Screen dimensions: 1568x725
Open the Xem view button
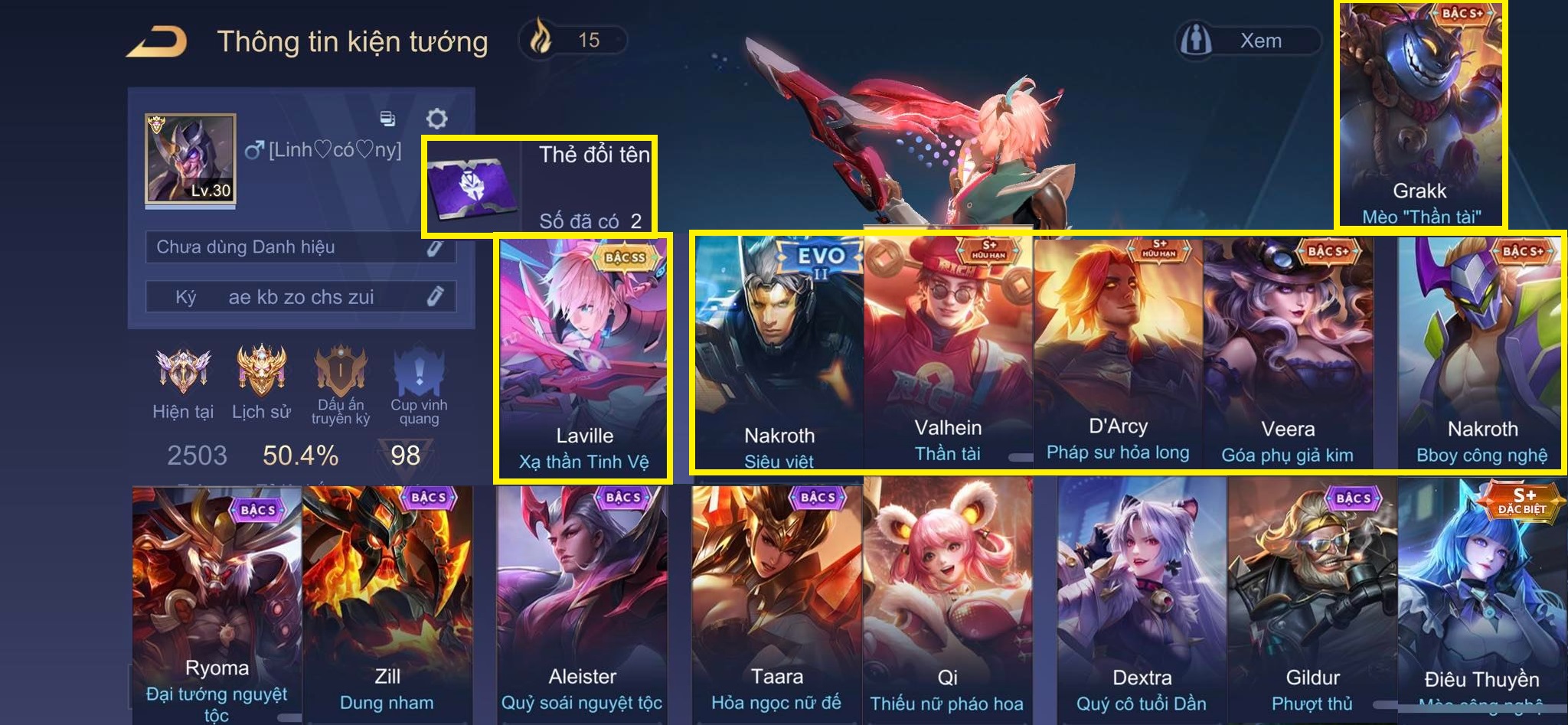tap(1249, 41)
